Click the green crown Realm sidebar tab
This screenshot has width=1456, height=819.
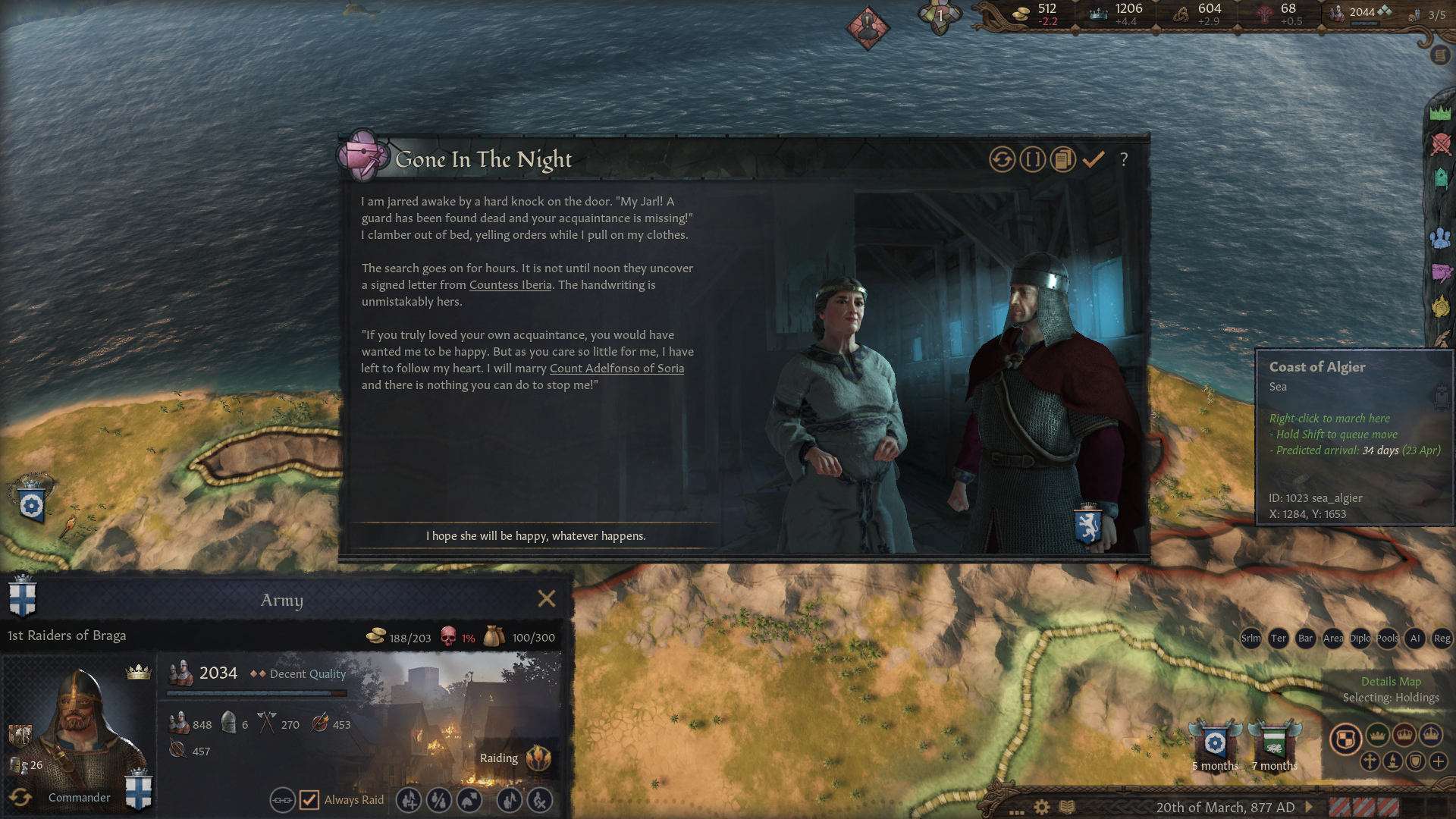[x=1440, y=113]
